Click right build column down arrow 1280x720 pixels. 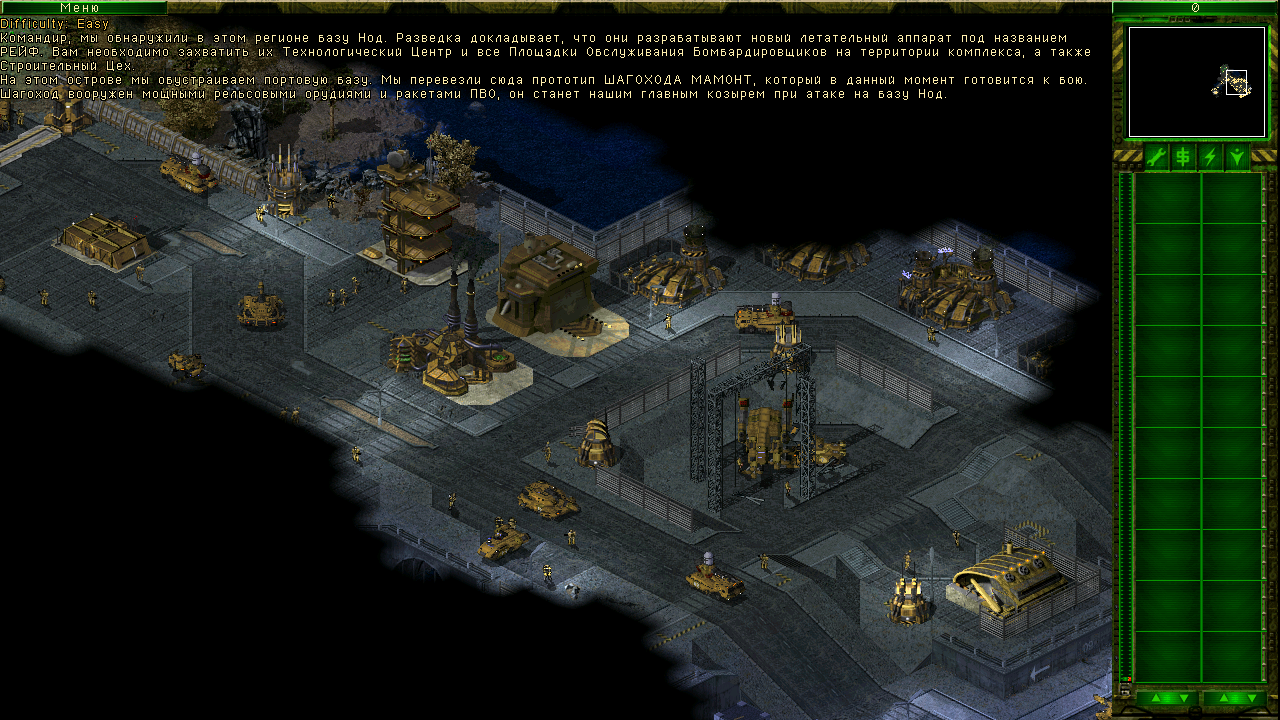1250,698
